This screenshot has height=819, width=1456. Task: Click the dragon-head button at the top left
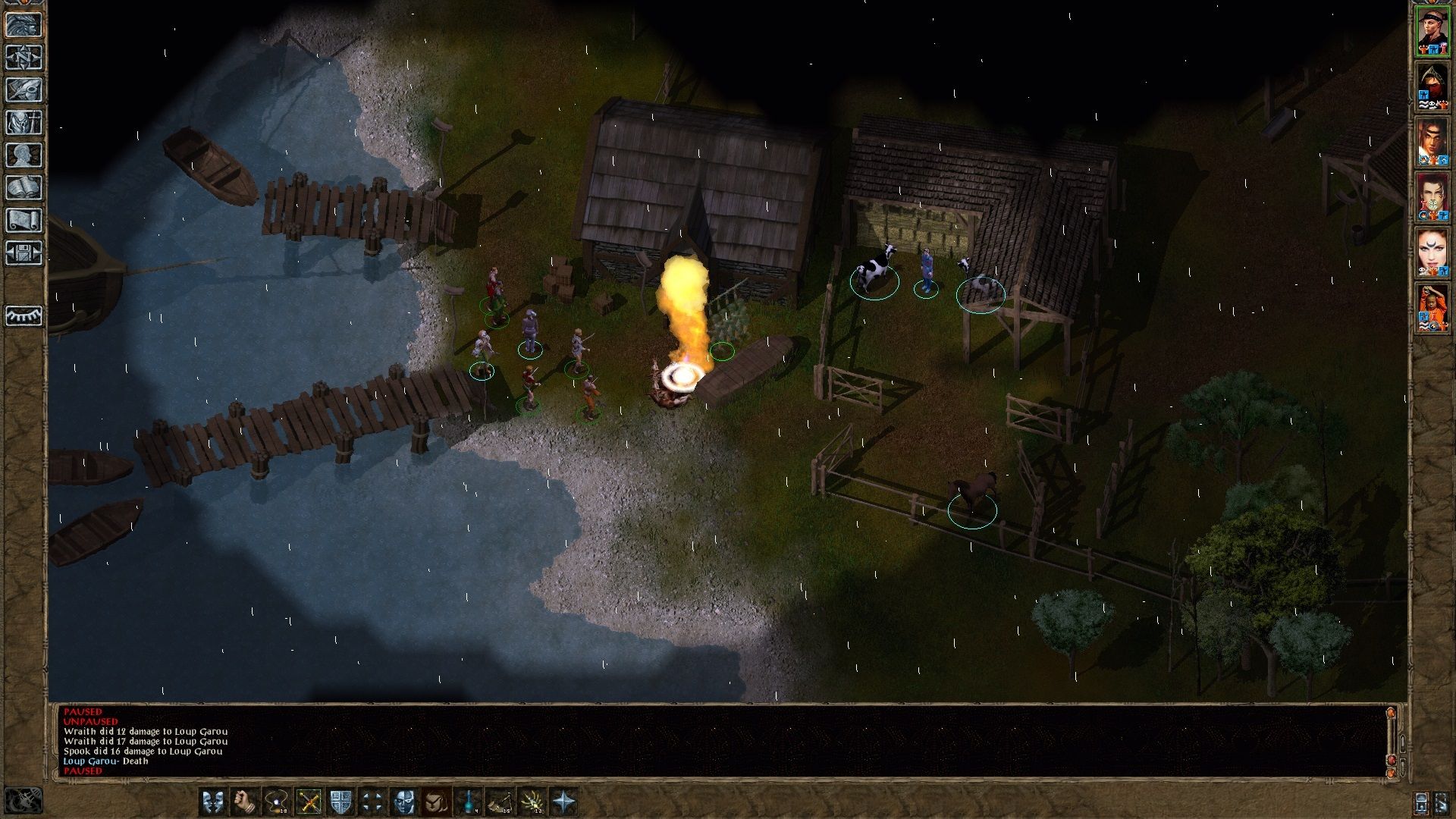coord(24,25)
